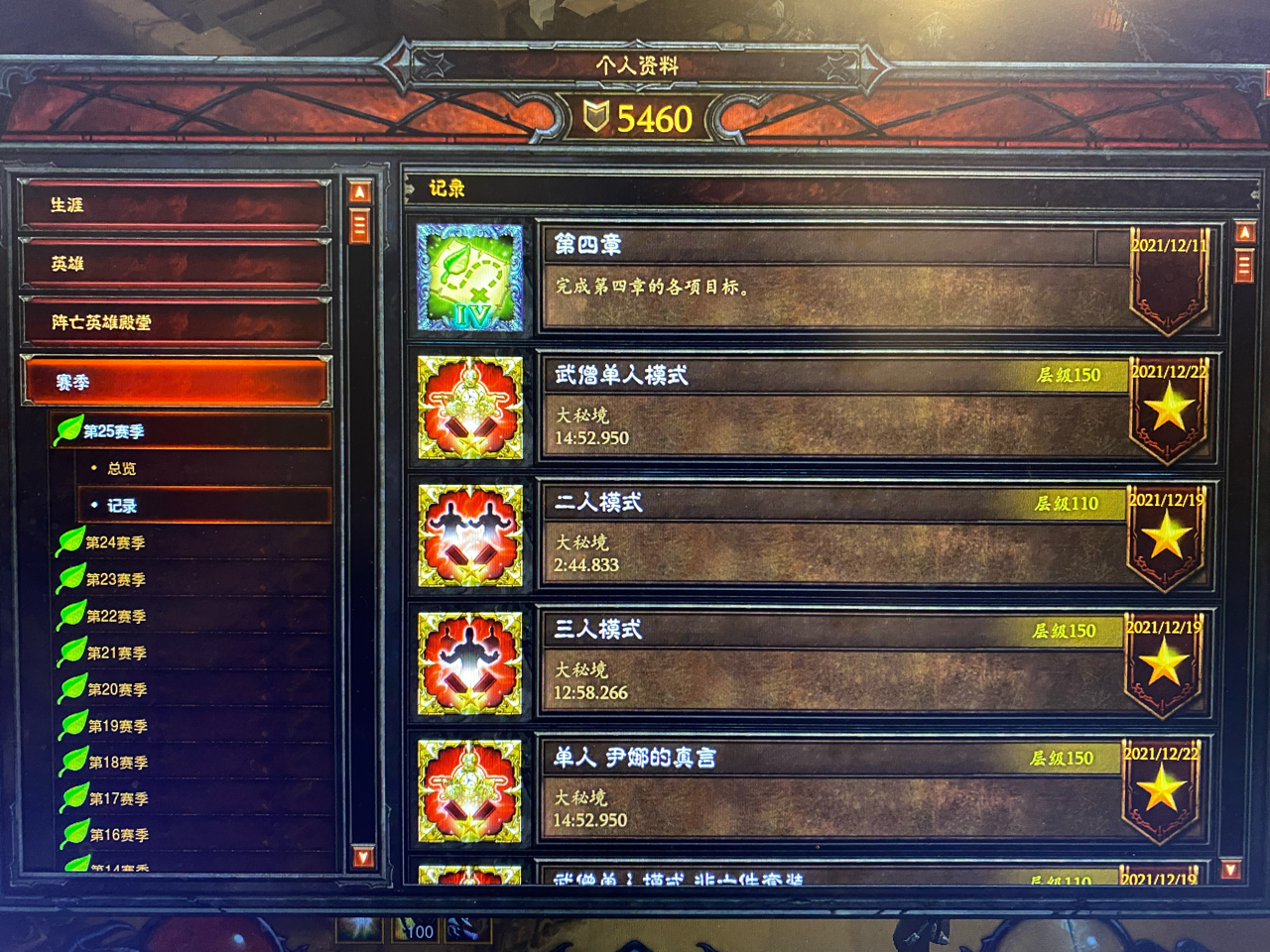Screen dimensions: 1270x952
Task: Click the leaf icon beside 第22赛季
Action: (x=71, y=616)
